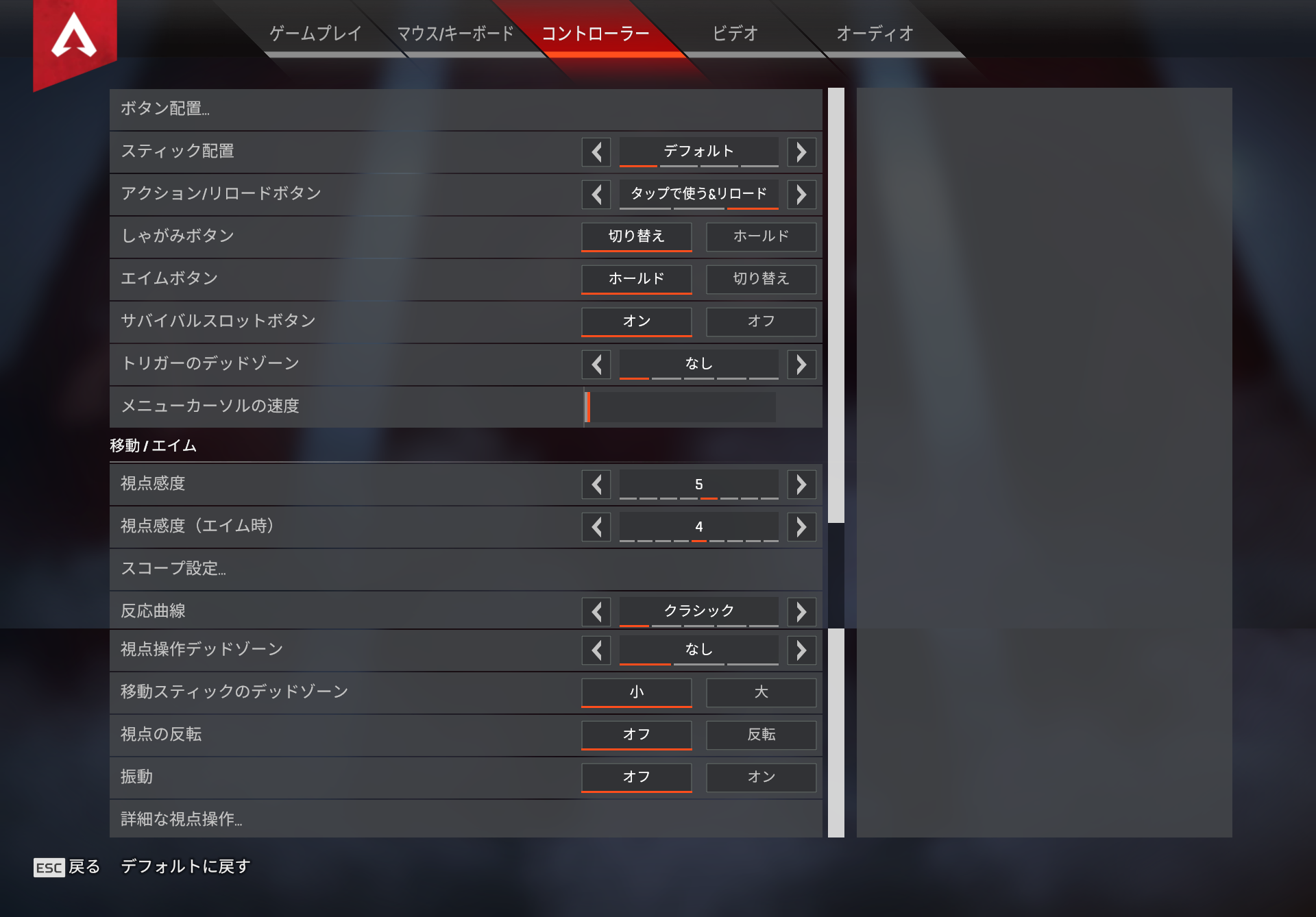Adjust the メニューカーソルの速度 slider
This screenshot has height=917, width=1316.
[x=679, y=406]
